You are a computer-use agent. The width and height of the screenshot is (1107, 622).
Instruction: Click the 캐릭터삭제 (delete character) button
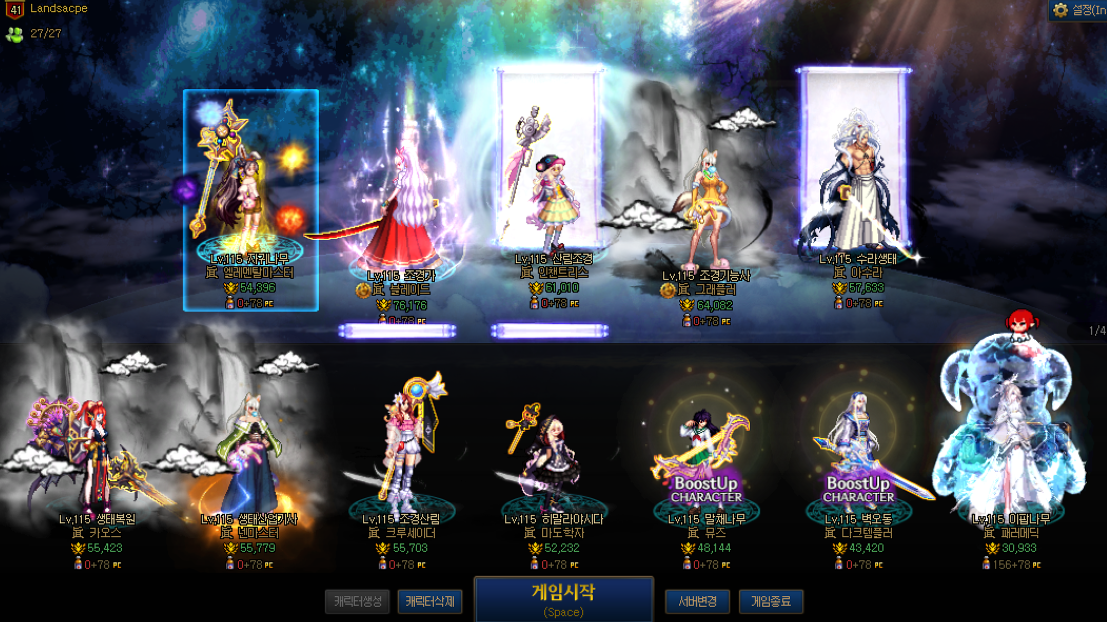click(x=430, y=602)
